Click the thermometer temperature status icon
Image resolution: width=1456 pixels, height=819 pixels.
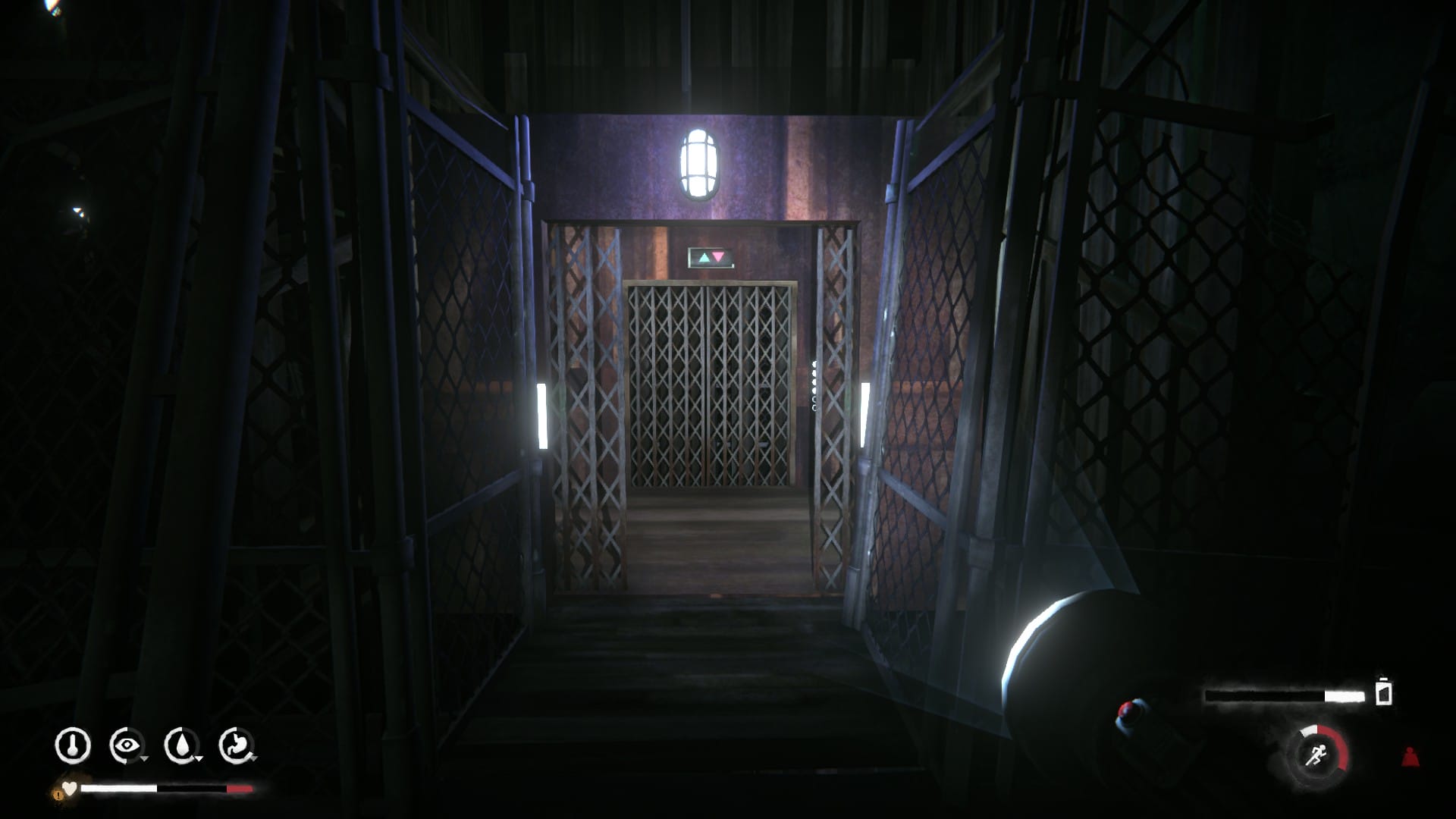pos(73,745)
